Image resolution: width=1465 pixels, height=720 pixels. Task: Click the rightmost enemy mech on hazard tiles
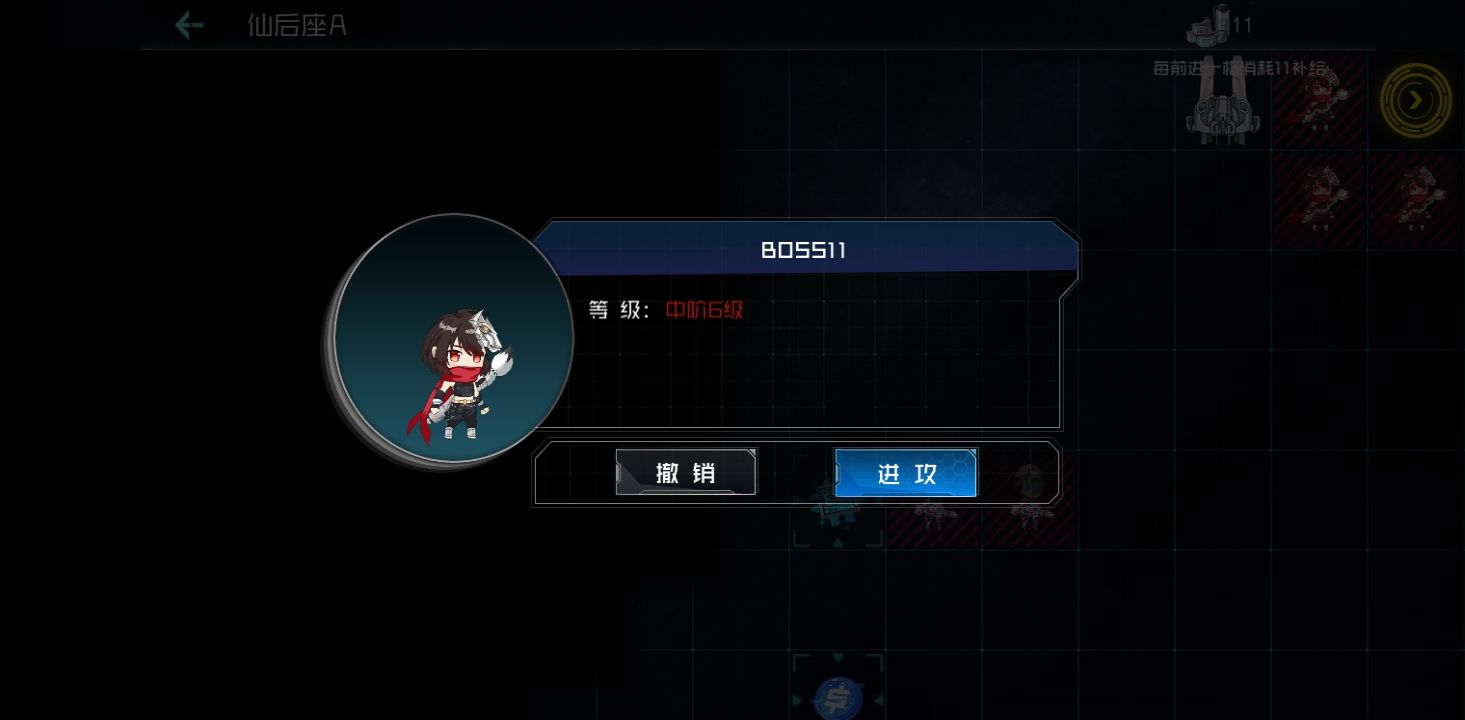1418,195
